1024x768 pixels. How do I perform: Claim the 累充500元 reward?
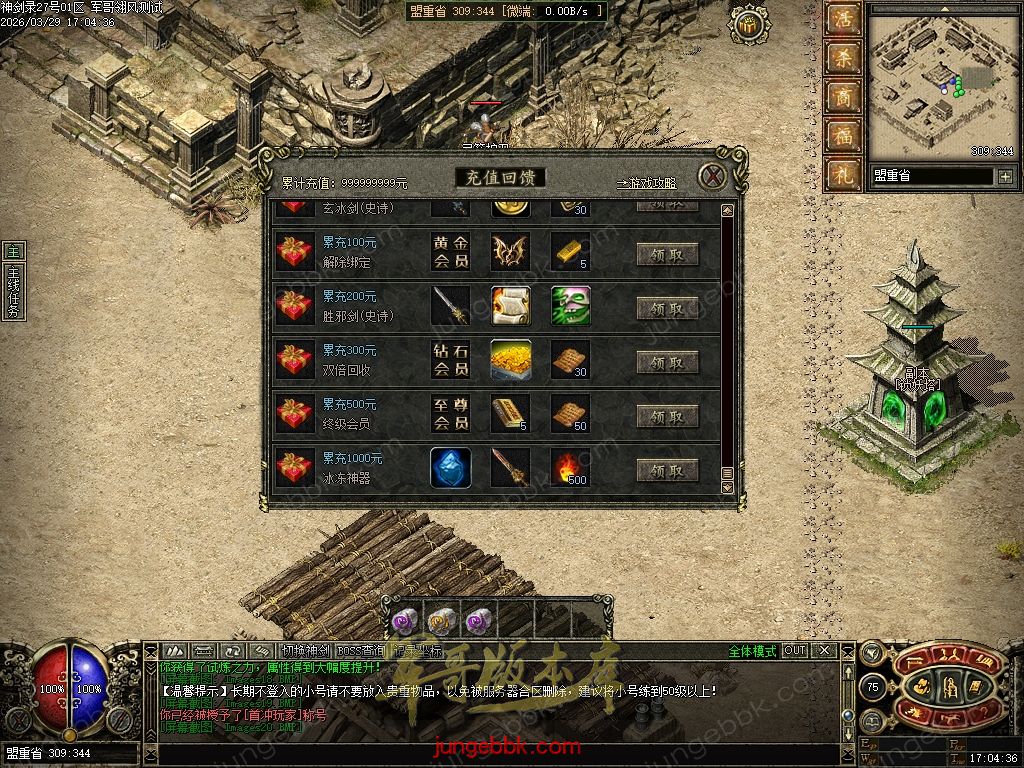667,416
